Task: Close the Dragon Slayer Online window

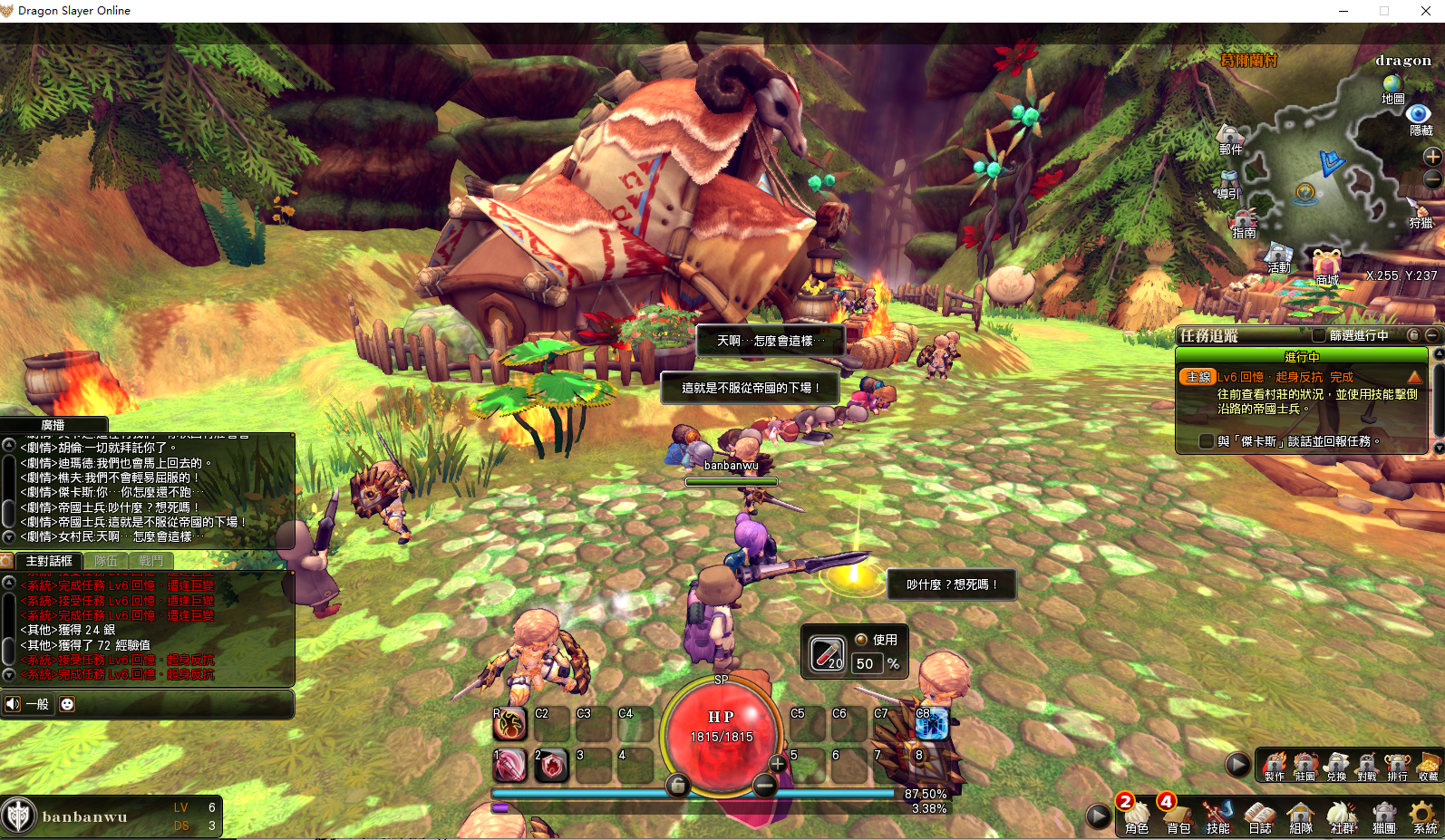Action: point(1425,11)
